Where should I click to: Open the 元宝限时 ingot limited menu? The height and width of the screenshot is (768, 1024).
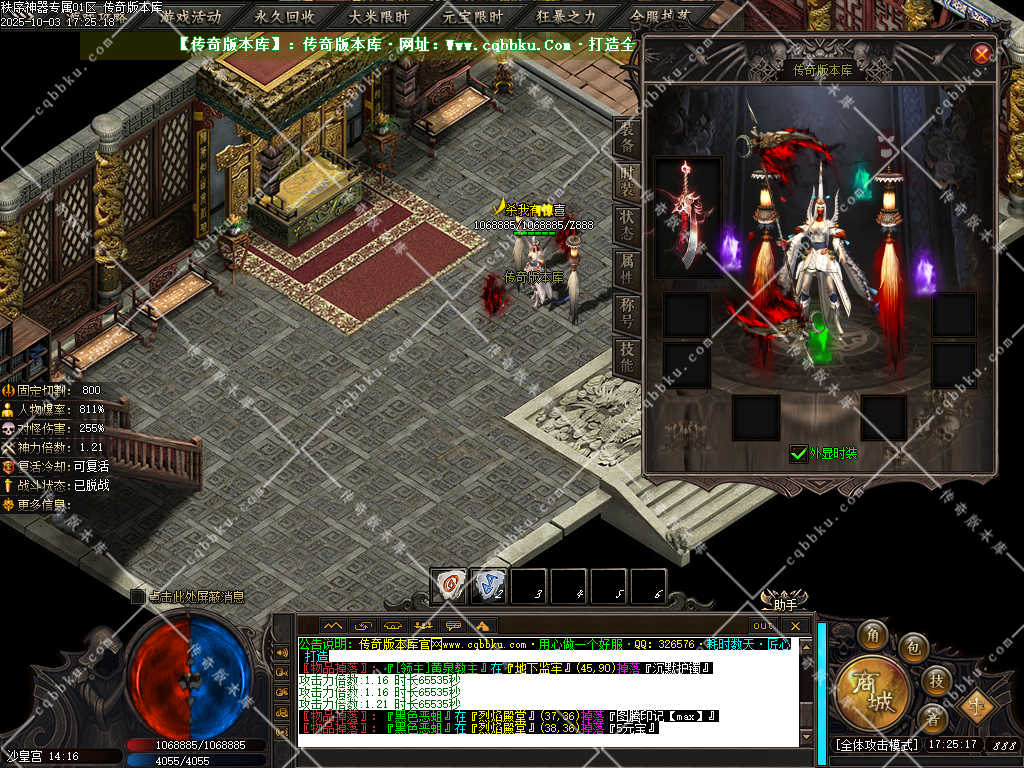tap(473, 16)
